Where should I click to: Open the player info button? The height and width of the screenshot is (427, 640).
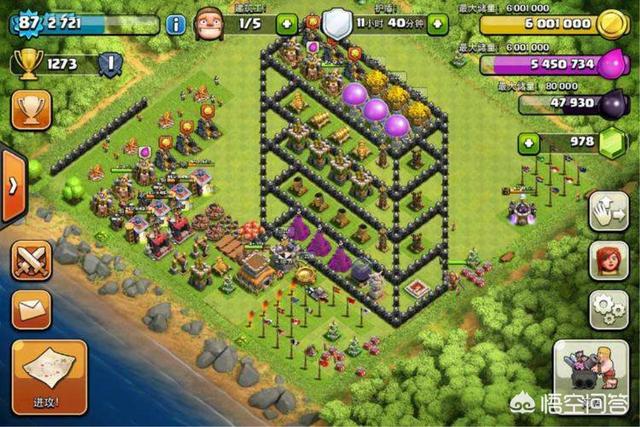(x=175, y=23)
